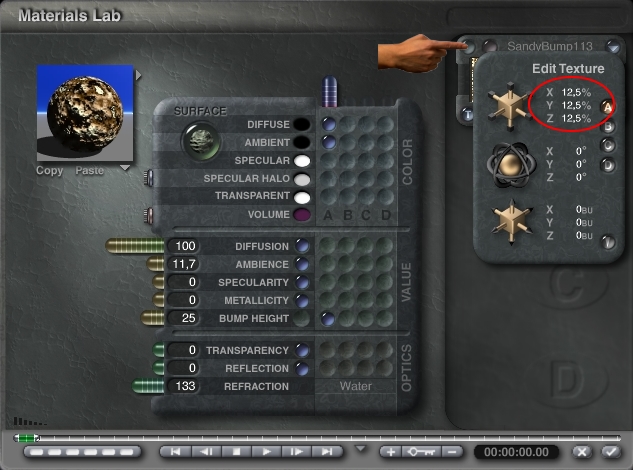Viewport: 633px width, 470px height.
Task: Cancel the Materials Lab with the X button
Action: coord(582,452)
